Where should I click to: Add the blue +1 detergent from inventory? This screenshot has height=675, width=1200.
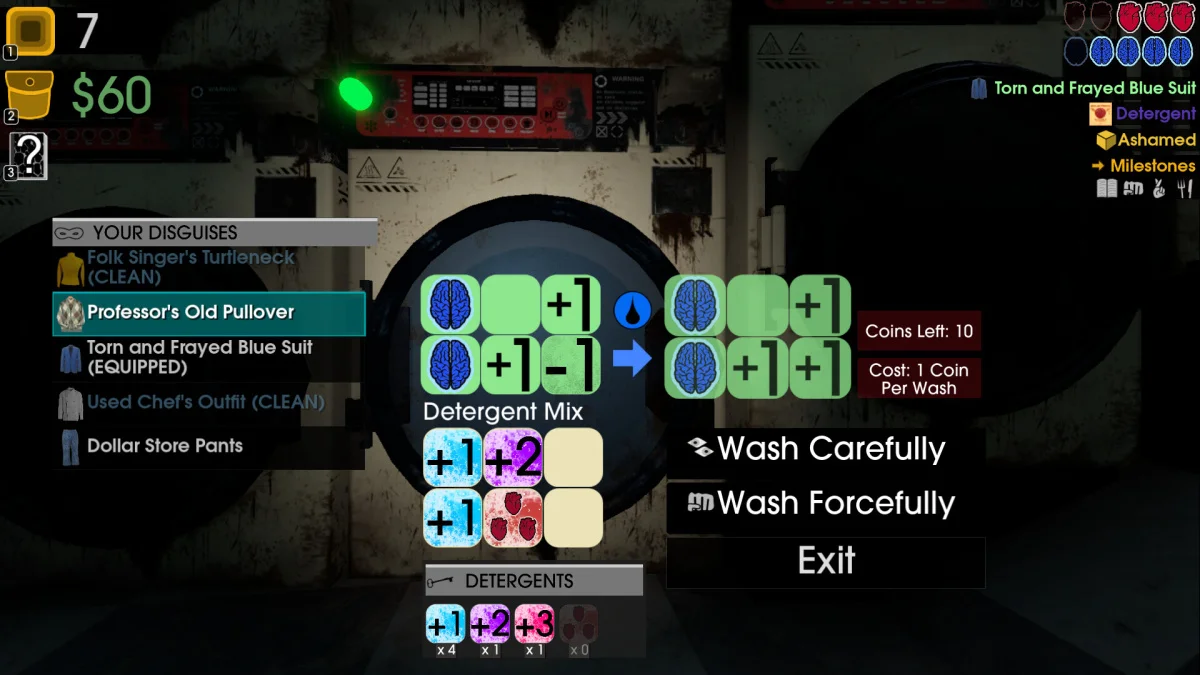pos(446,626)
